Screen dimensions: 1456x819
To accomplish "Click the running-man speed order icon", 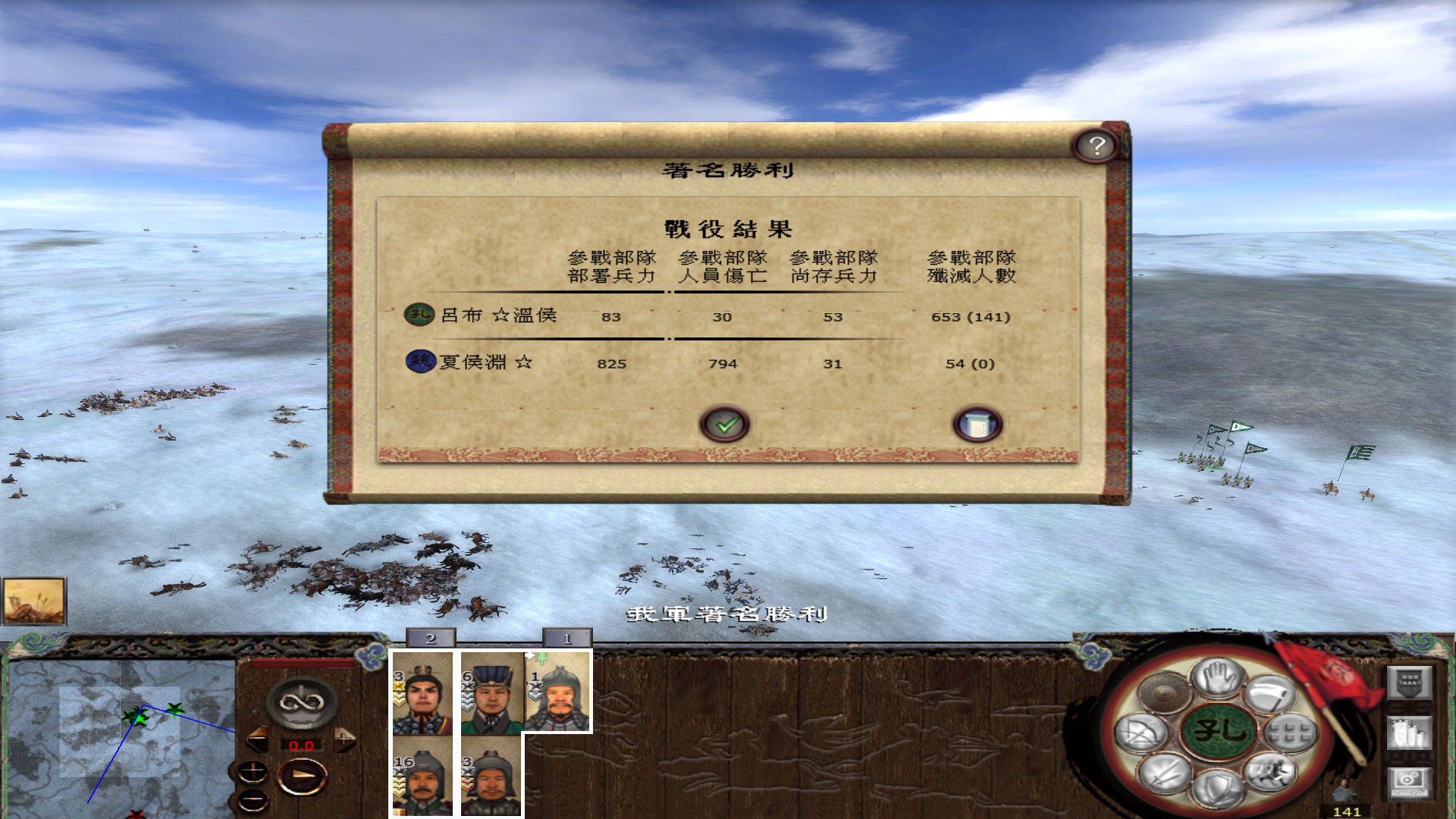I will (x=1272, y=772).
